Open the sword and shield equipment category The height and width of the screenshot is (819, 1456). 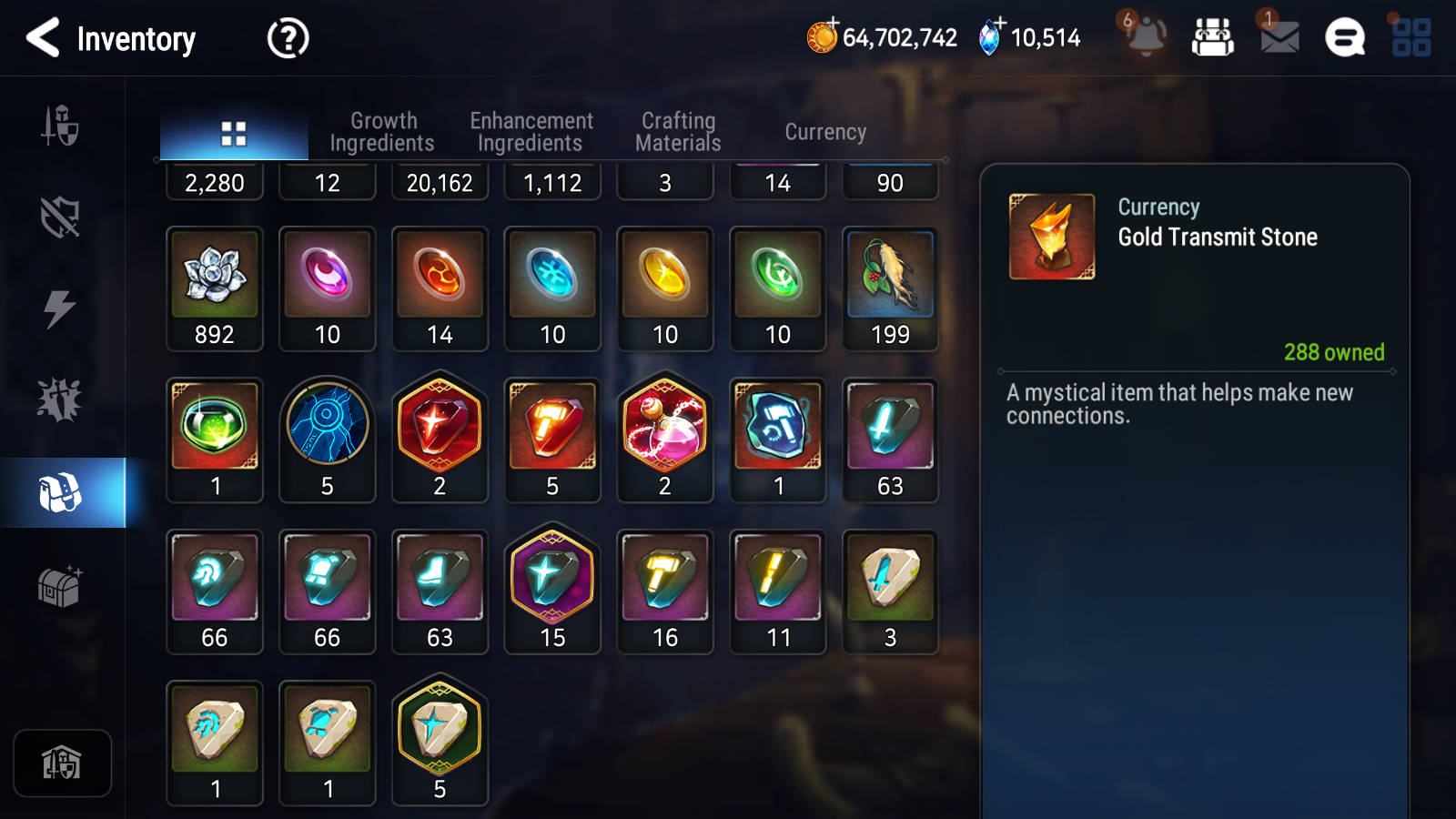point(61,127)
